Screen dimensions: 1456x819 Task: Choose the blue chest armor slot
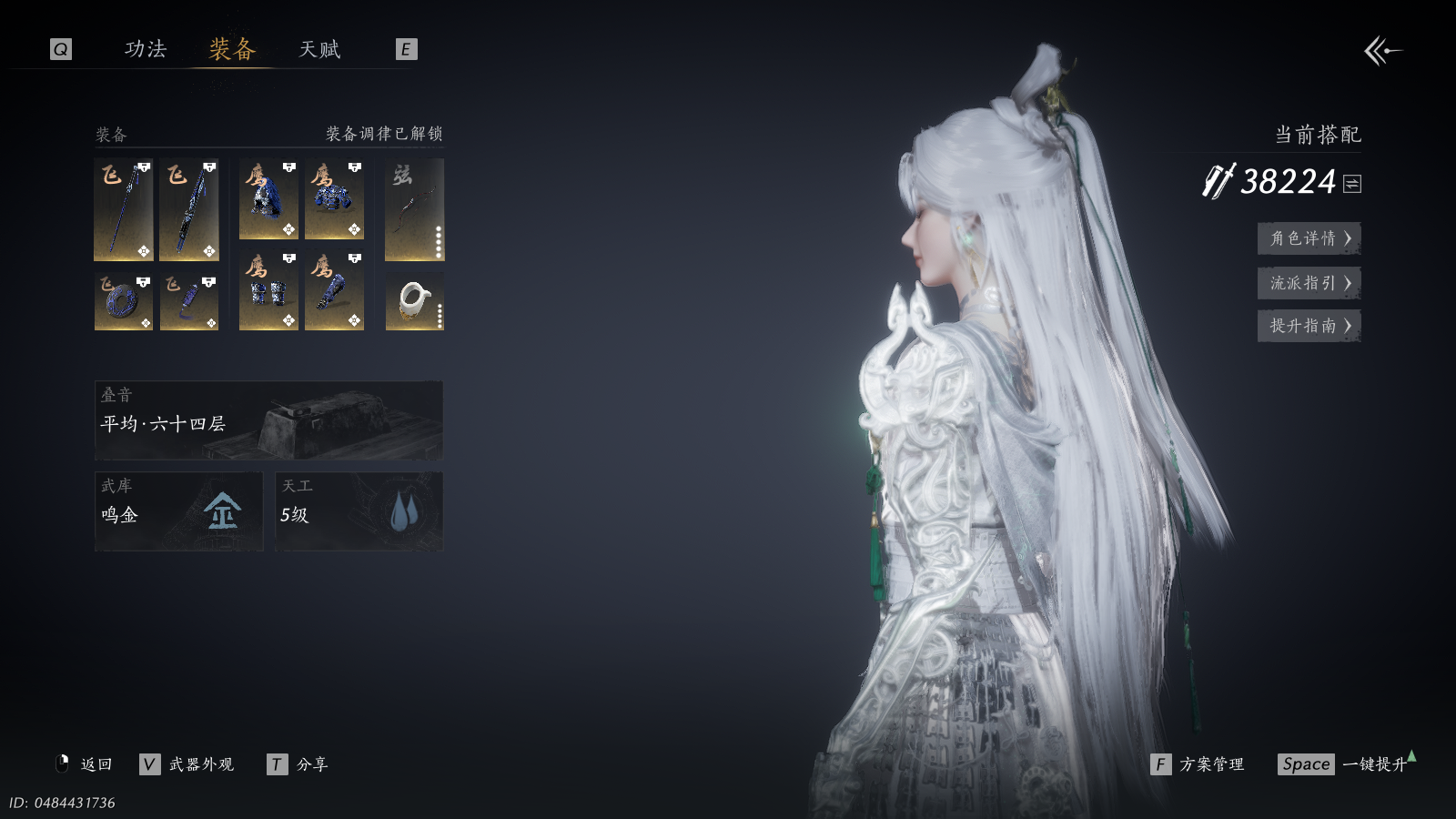[x=334, y=200]
